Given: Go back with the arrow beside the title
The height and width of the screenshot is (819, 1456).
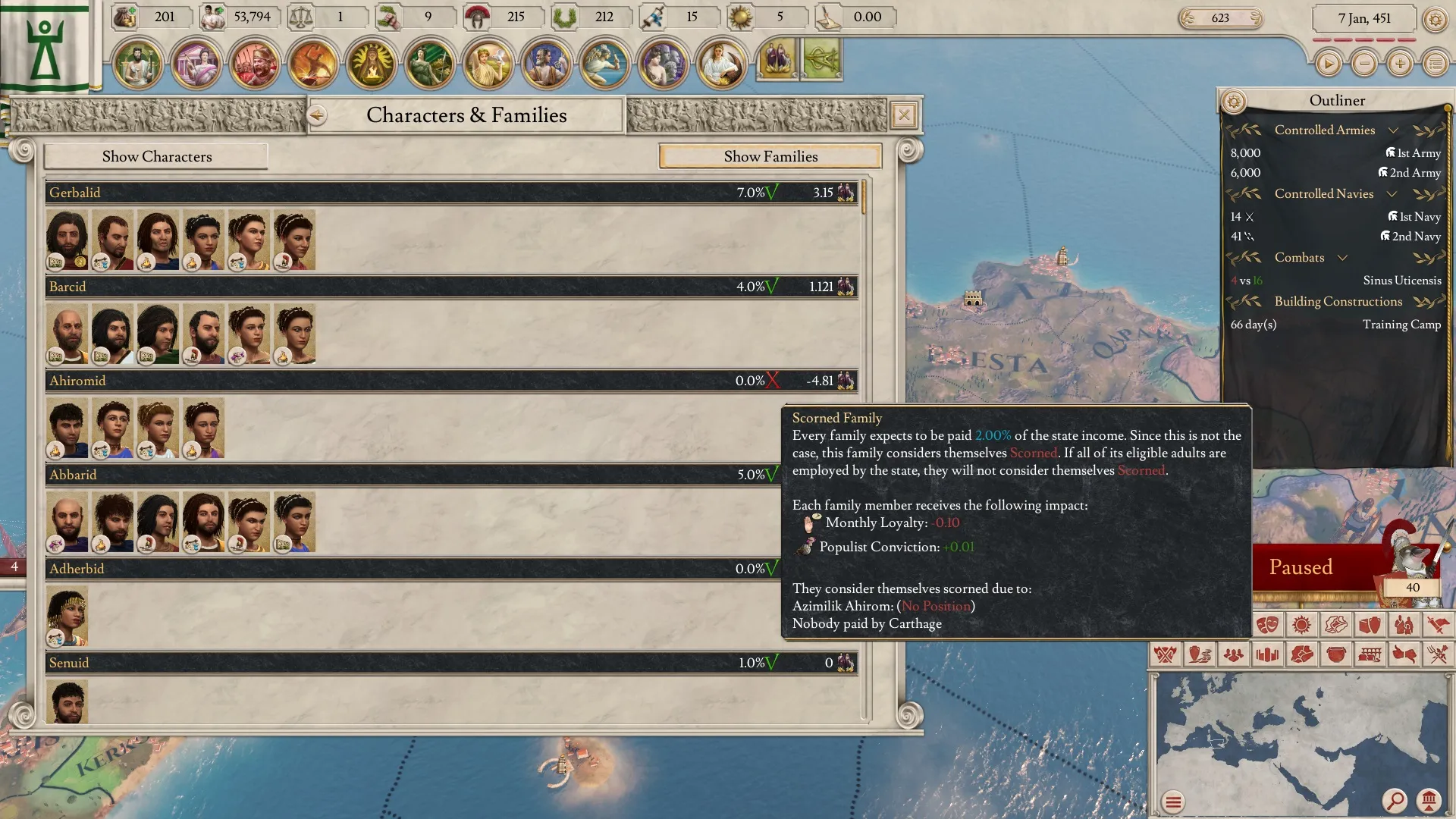Looking at the screenshot, I should (317, 115).
